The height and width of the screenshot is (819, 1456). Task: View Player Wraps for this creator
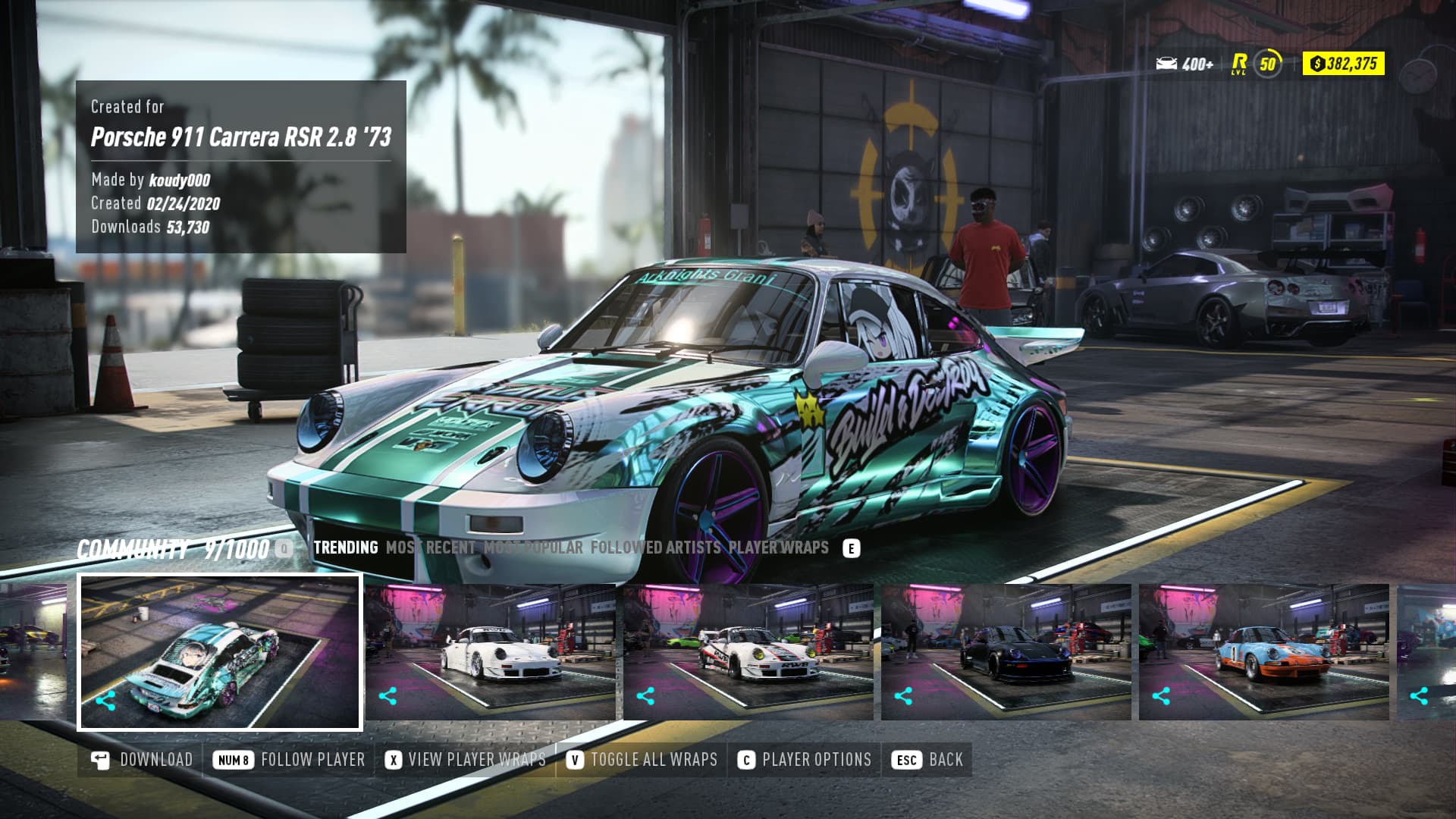(x=466, y=760)
